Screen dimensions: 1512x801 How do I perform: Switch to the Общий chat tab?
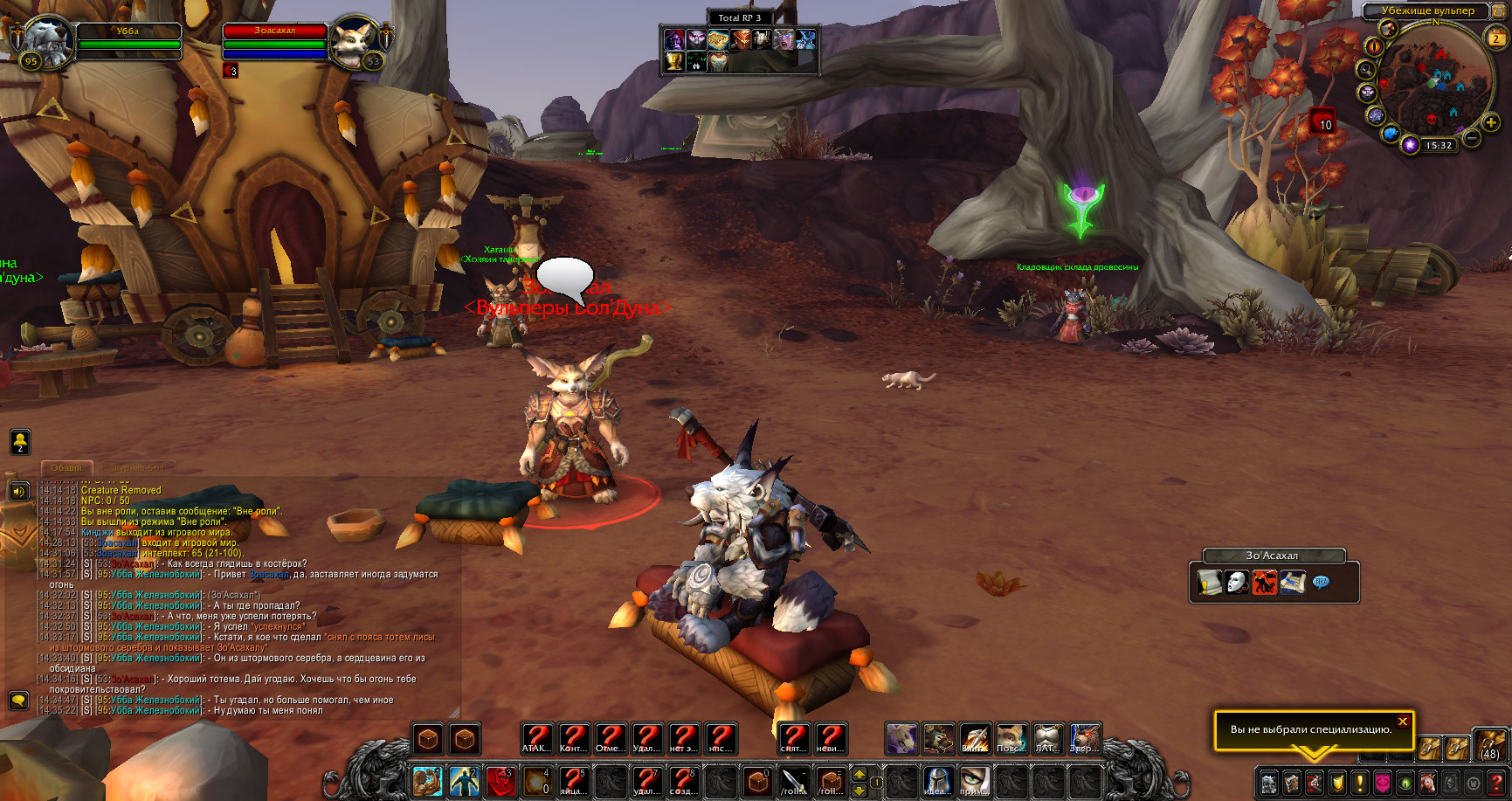coord(66,468)
